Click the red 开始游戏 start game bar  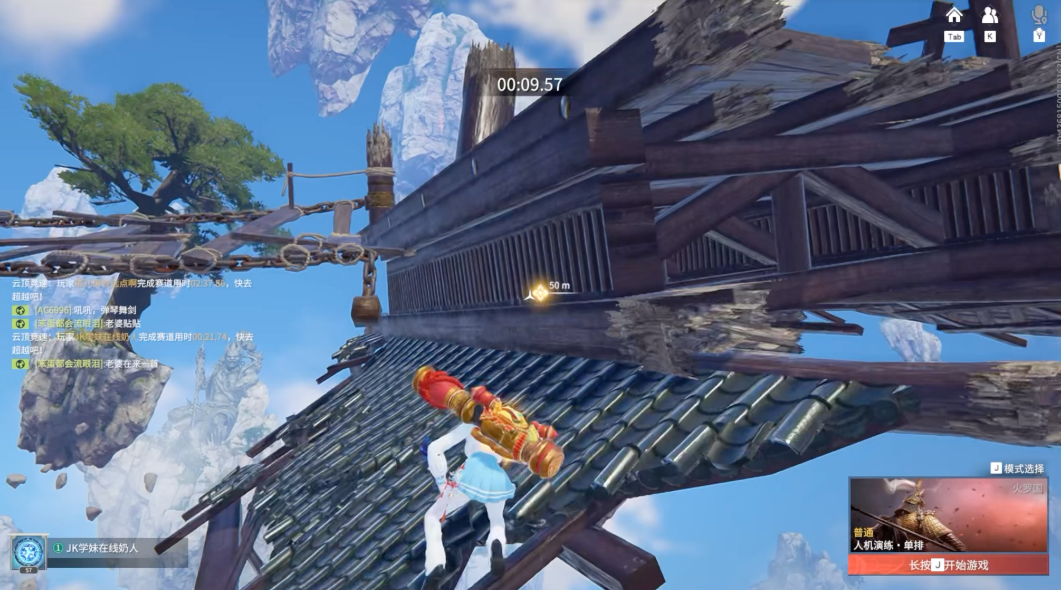(947, 565)
